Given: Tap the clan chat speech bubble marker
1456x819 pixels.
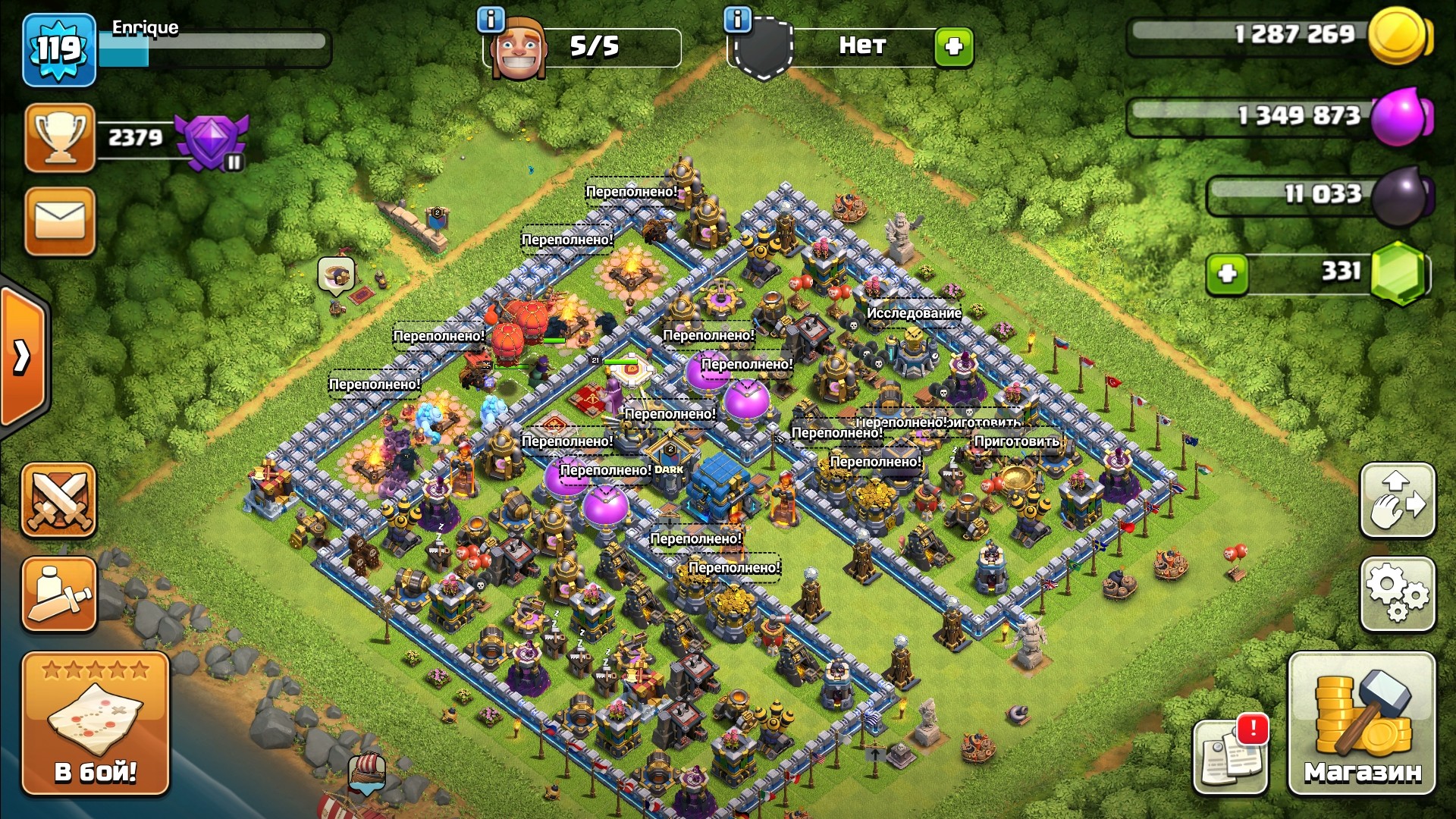Looking at the screenshot, I should point(336,275).
